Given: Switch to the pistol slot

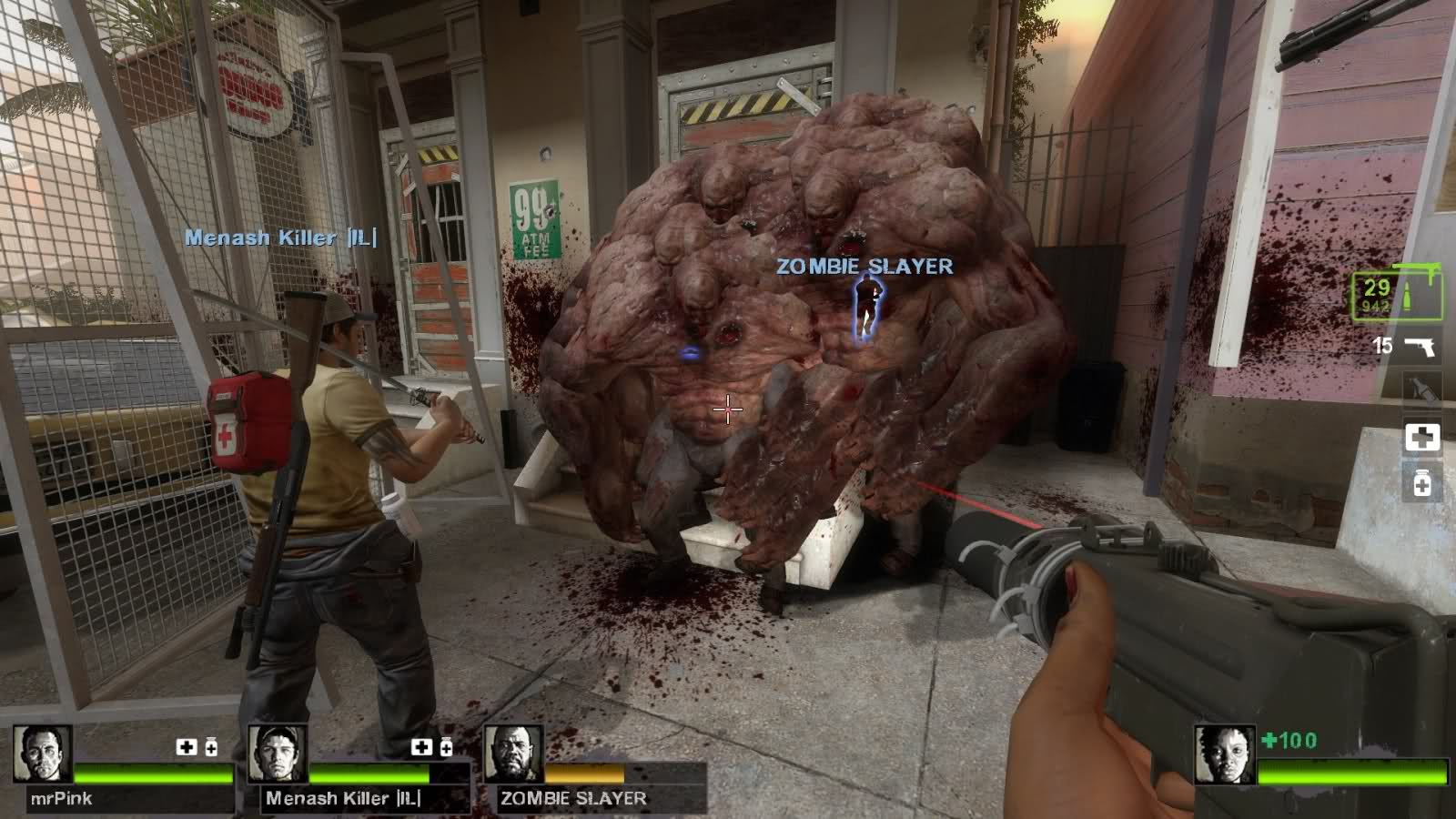Looking at the screenshot, I should 1421,347.
